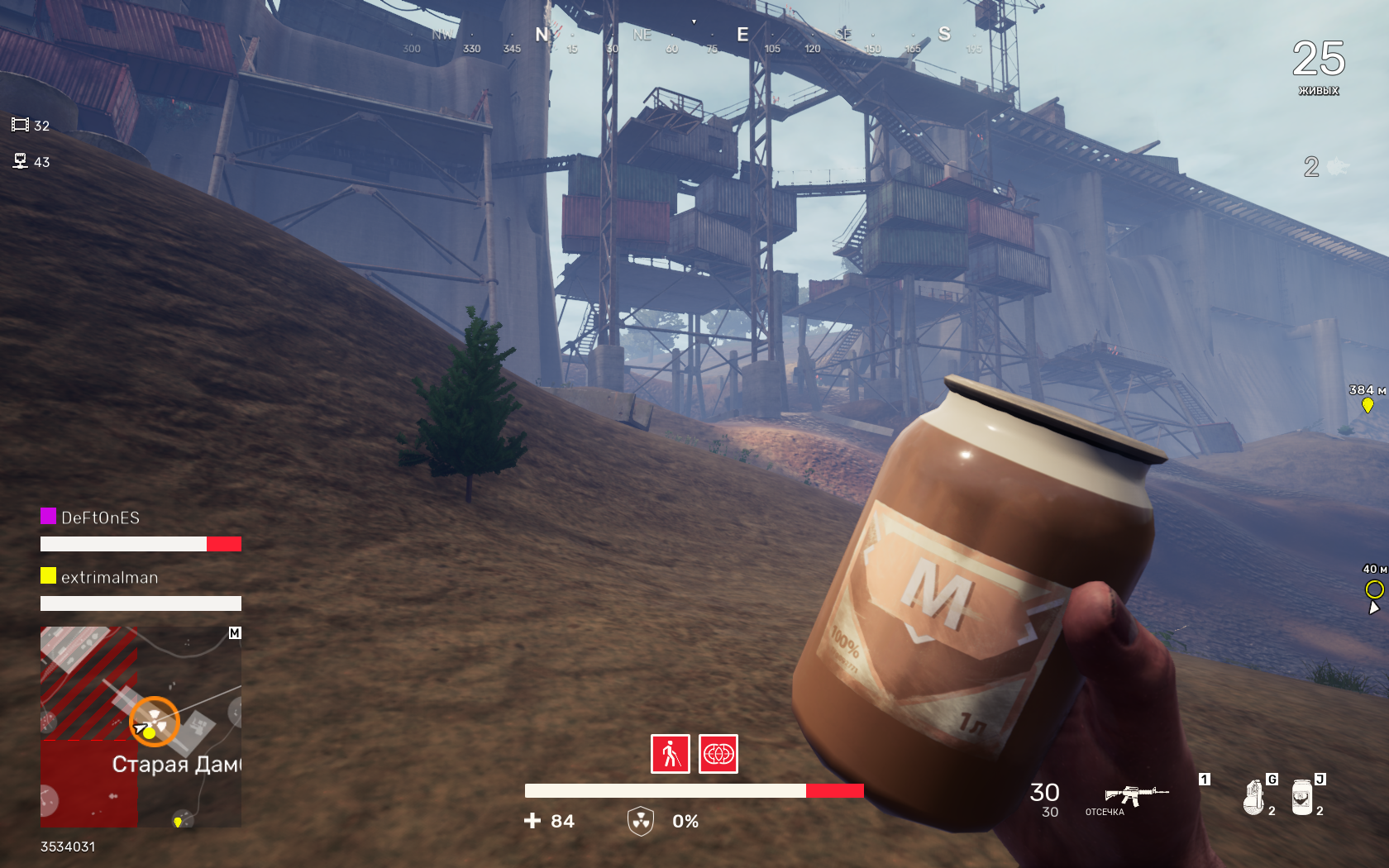The width and height of the screenshot is (1389, 868).
Task: Open the minimap showing Старая Дамба
Action: (x=141, y=727)
